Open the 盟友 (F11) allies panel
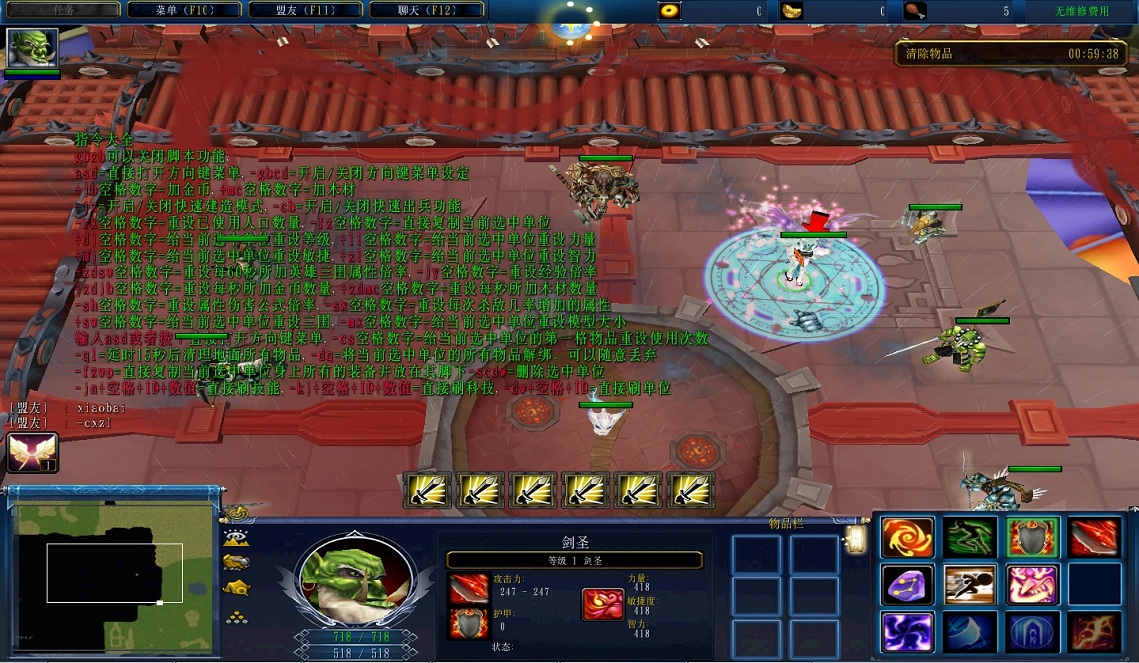 pyautogui.click(x=306, y=10)
